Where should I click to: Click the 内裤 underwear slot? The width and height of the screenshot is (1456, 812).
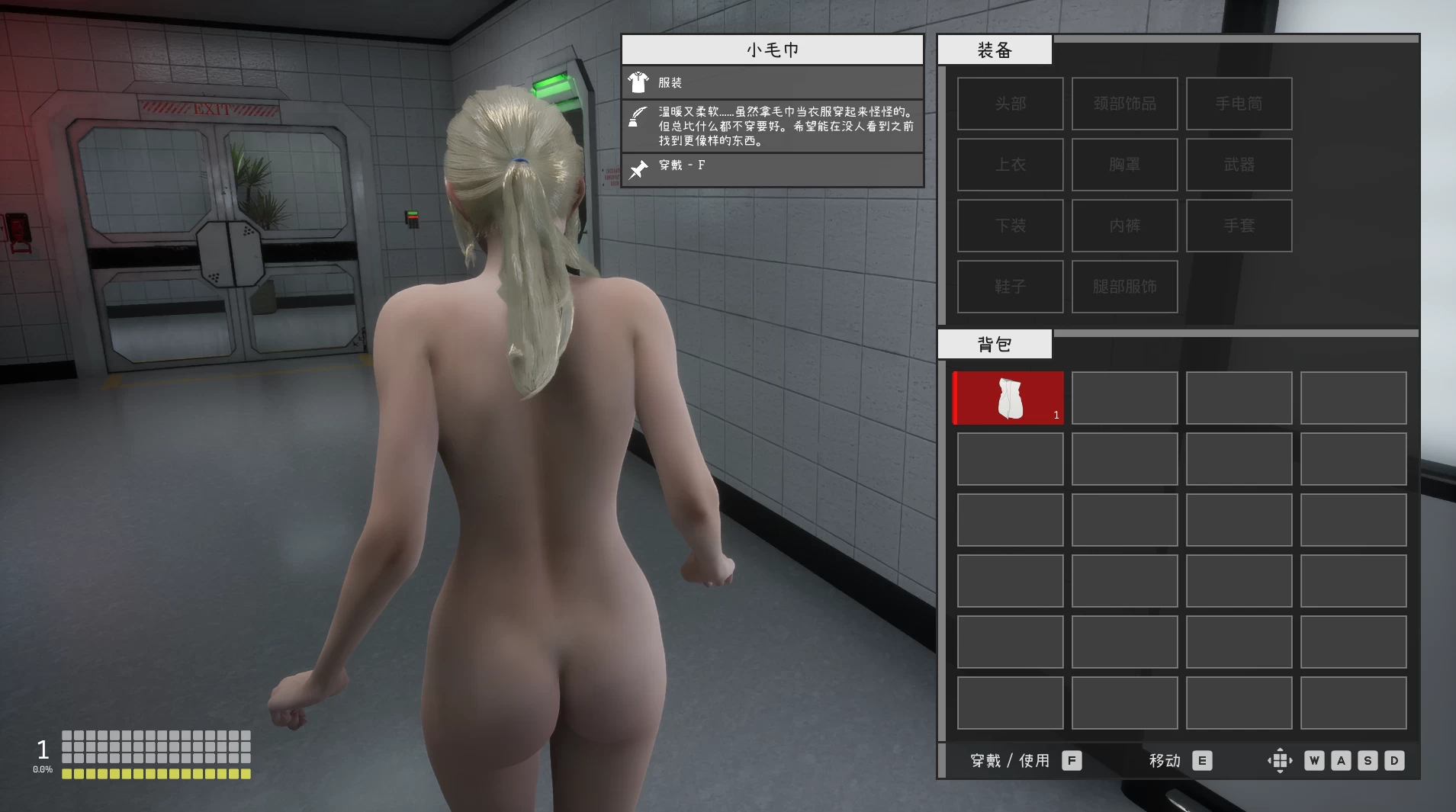coord(1125,226)
